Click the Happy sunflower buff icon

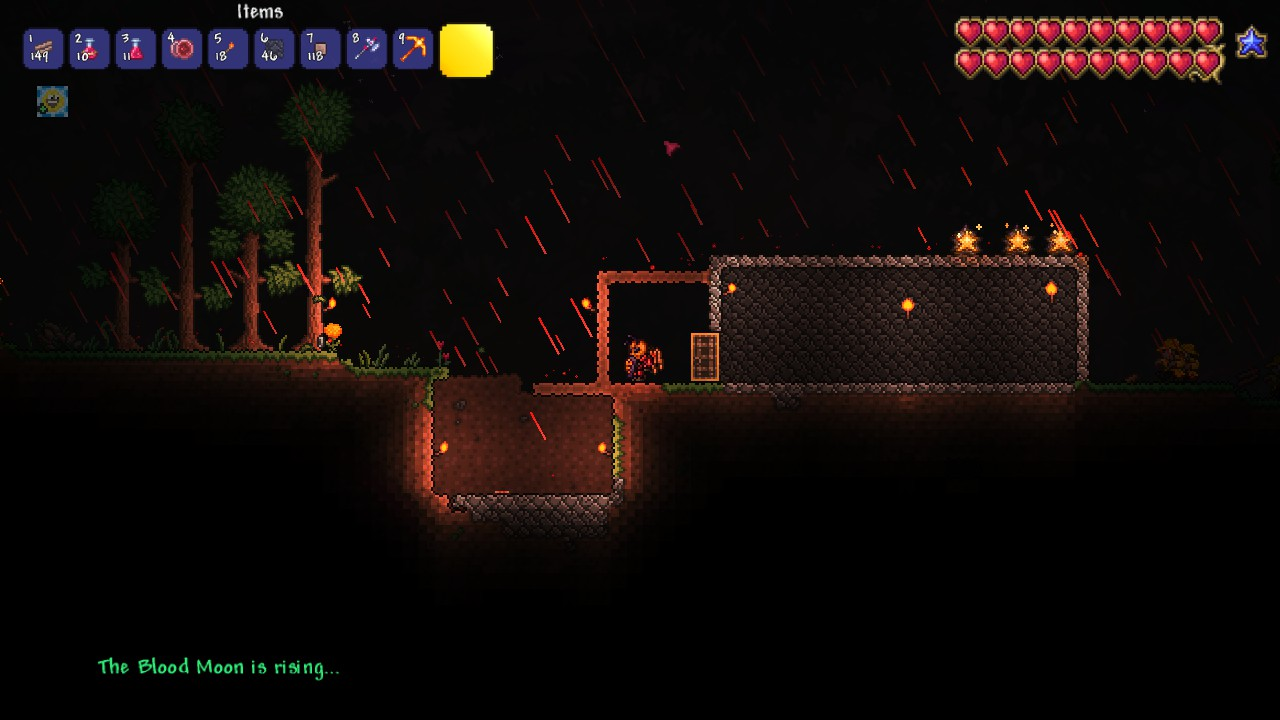pos(52,101)
